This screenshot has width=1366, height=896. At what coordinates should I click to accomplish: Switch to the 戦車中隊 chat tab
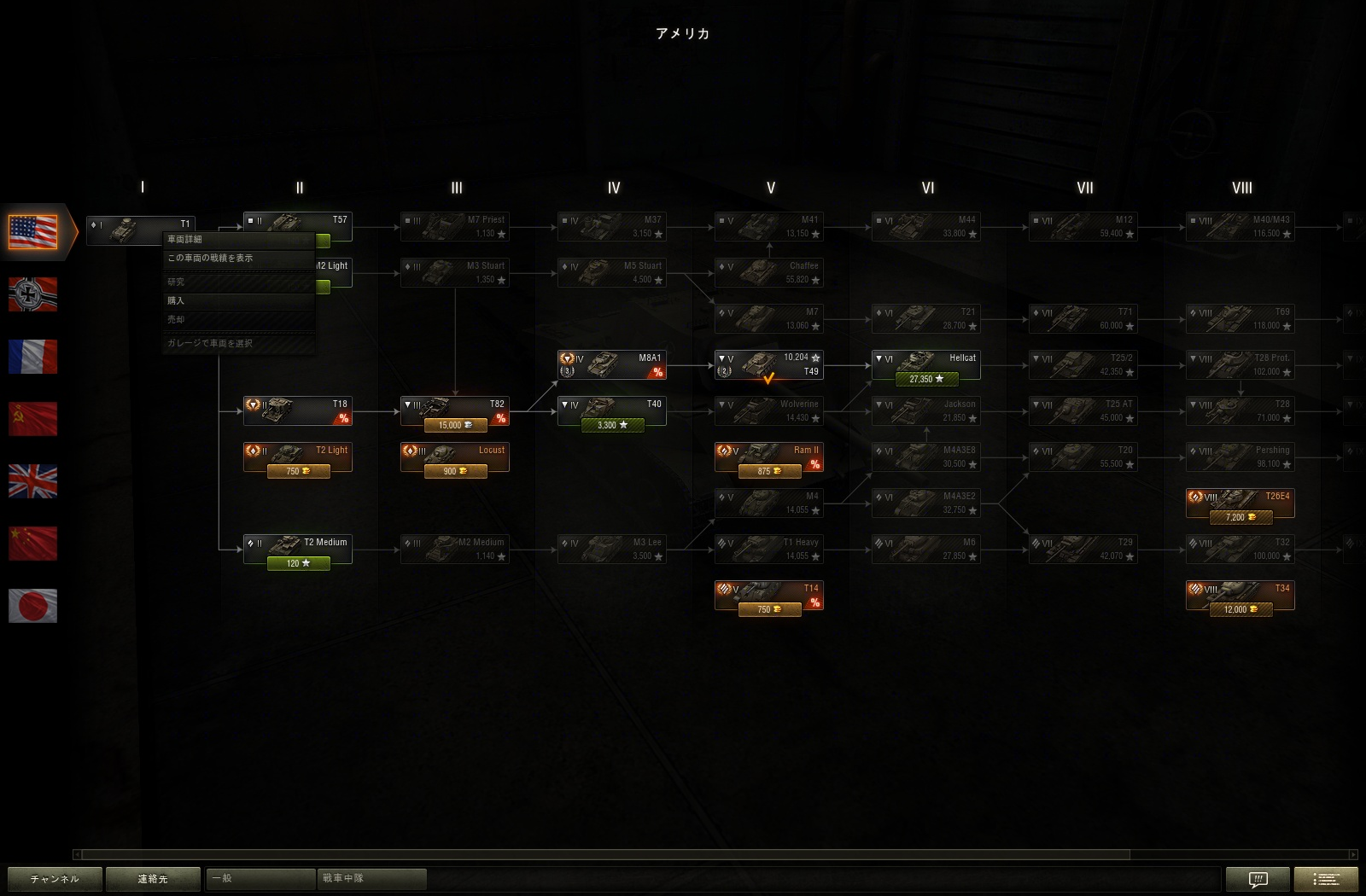[372, 878]
